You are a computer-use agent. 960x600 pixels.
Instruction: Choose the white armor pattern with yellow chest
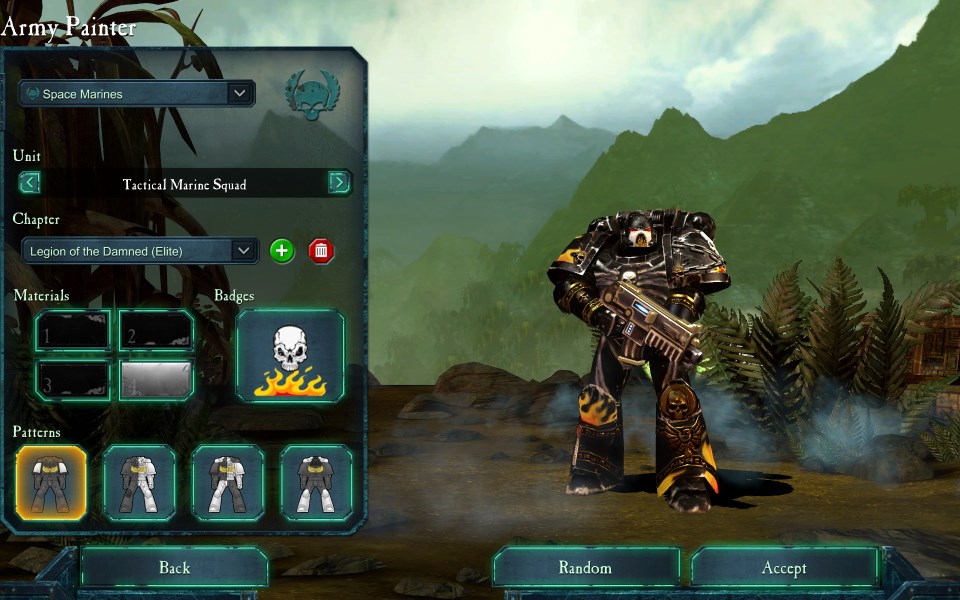[x=228, y=483]
